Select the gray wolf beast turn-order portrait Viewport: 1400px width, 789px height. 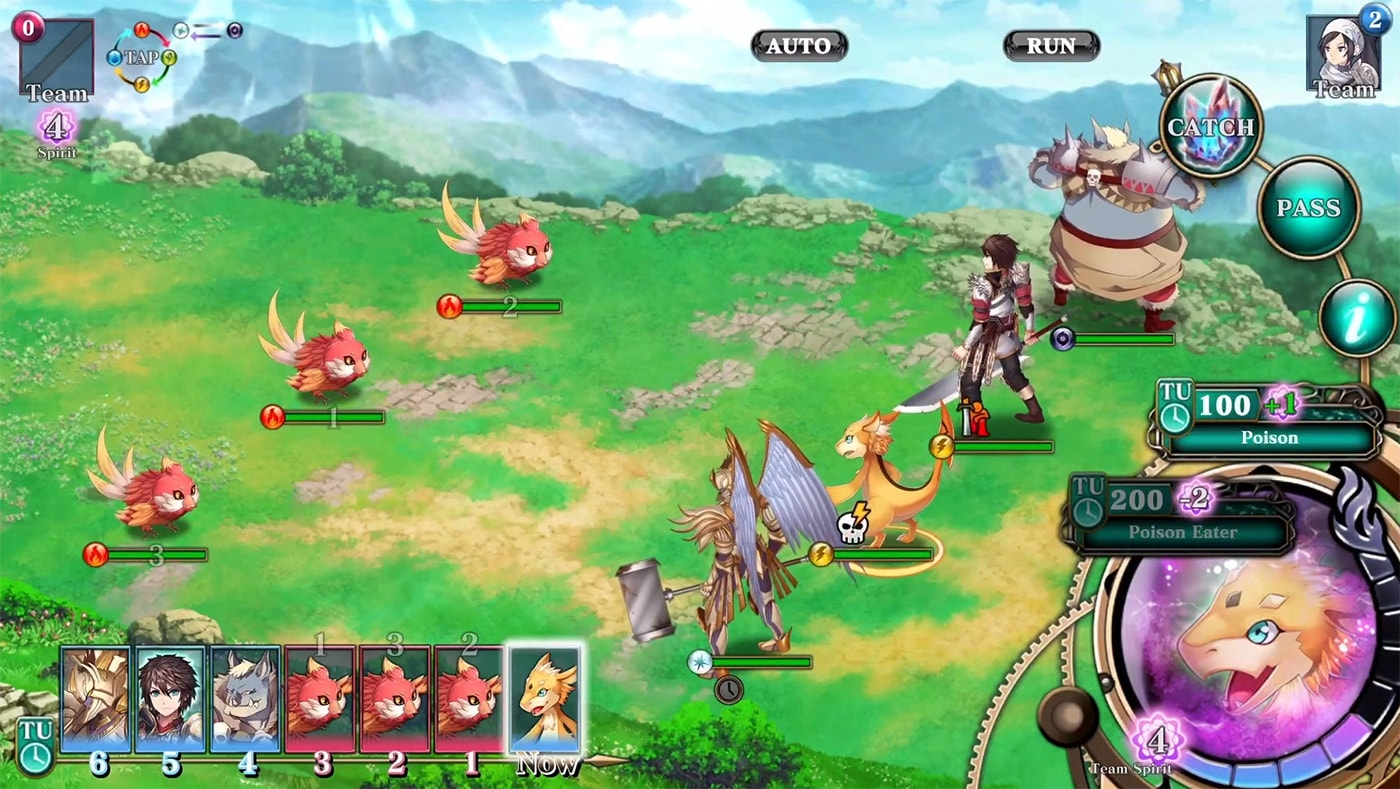tap(245, 699)
